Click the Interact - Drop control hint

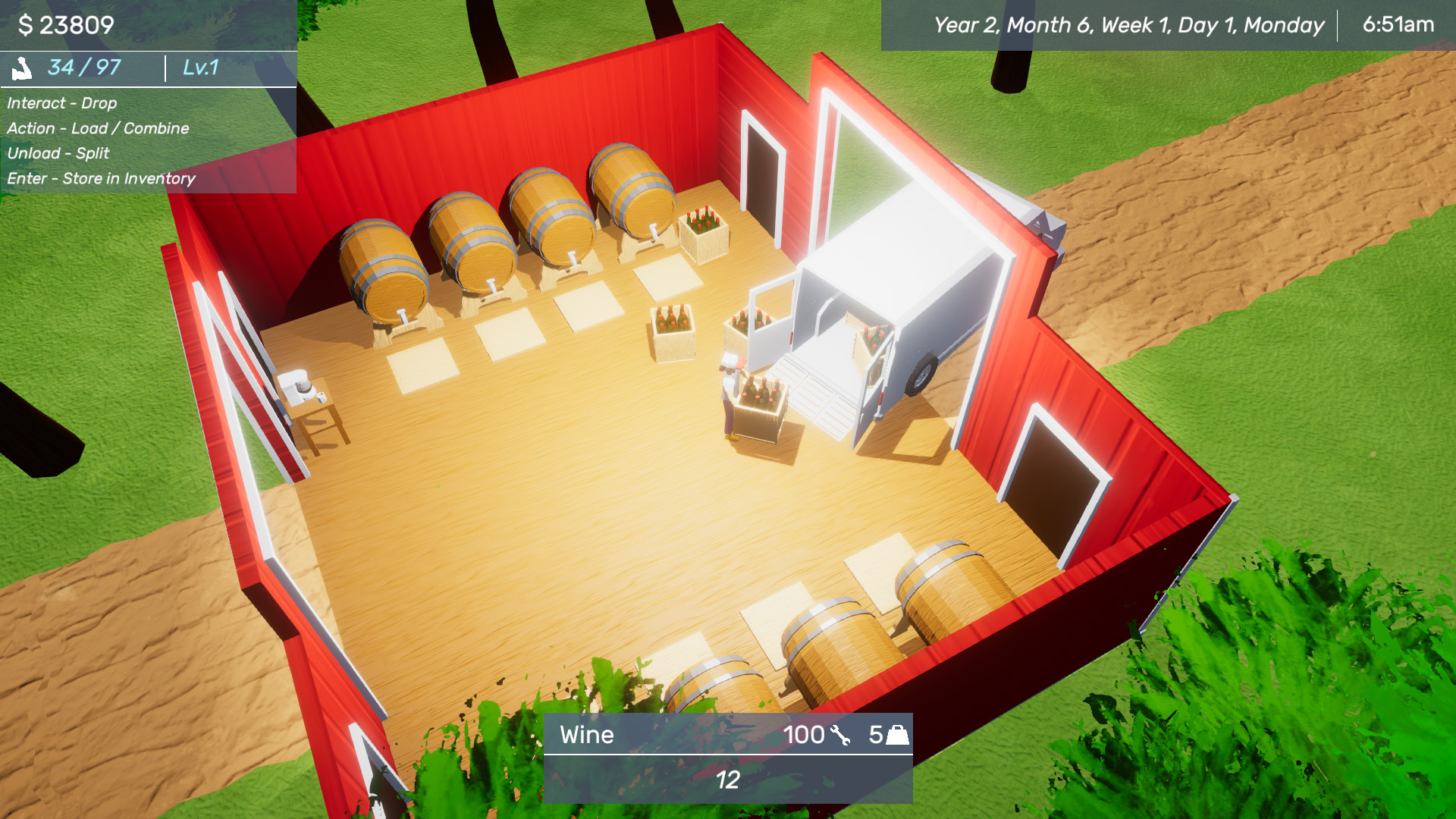coord(61,103)
